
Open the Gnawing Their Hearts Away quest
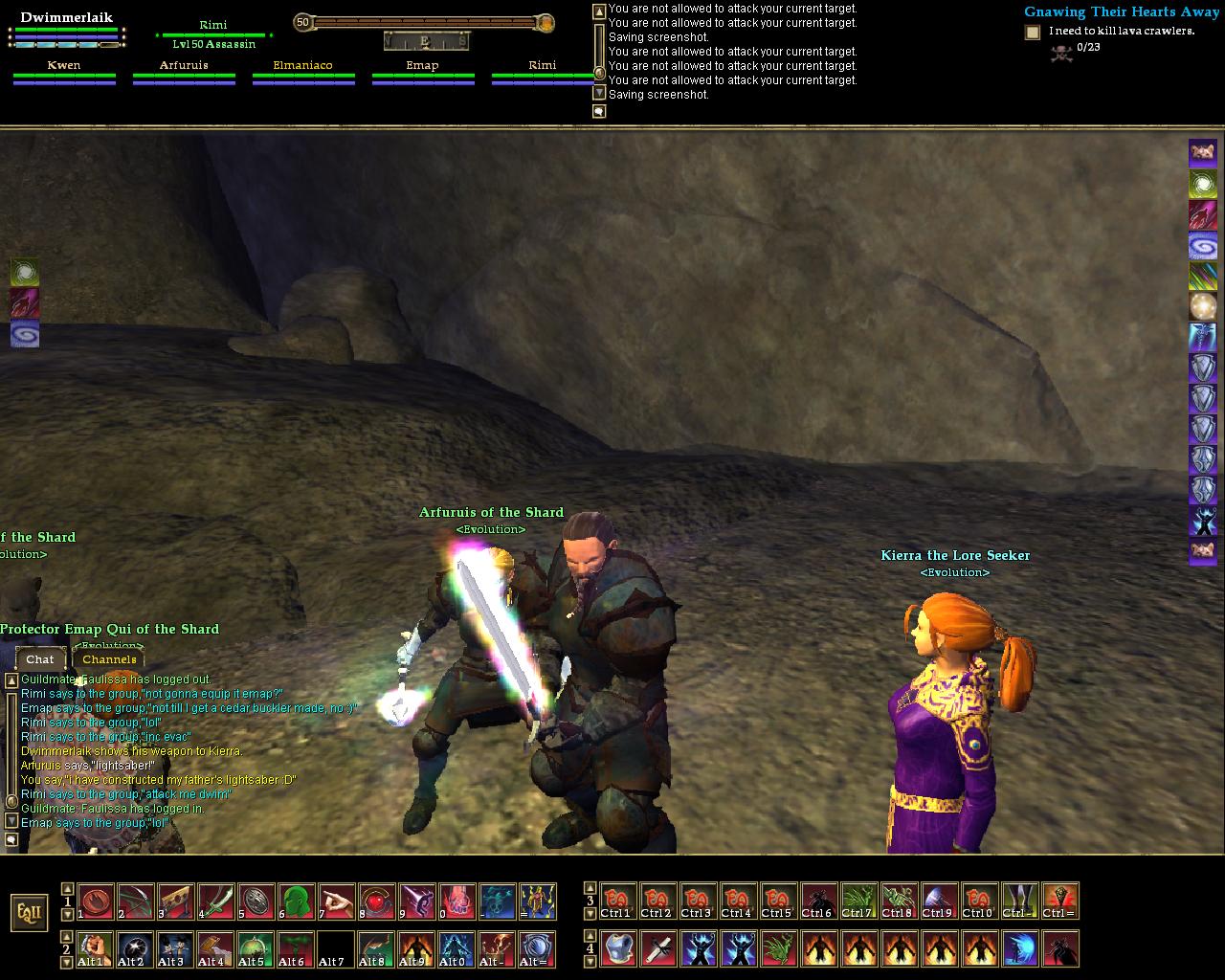1121,12
